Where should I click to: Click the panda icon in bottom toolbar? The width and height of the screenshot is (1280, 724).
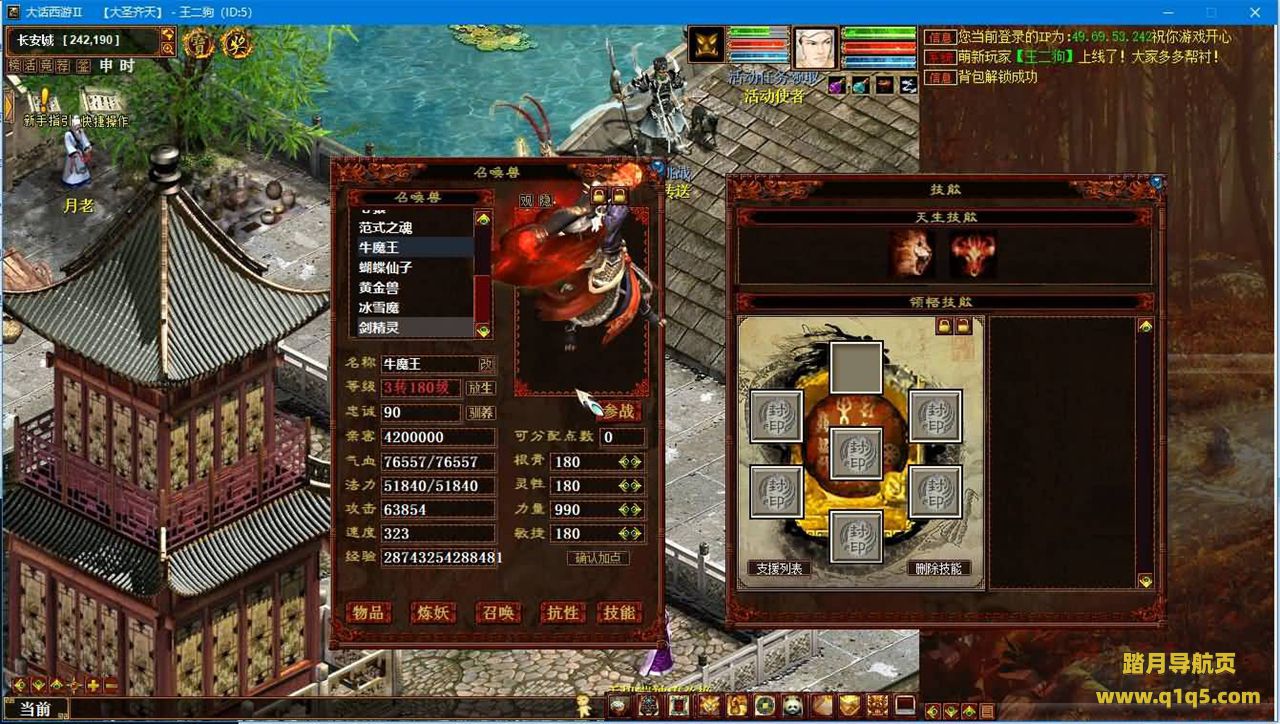pos(793,706)
